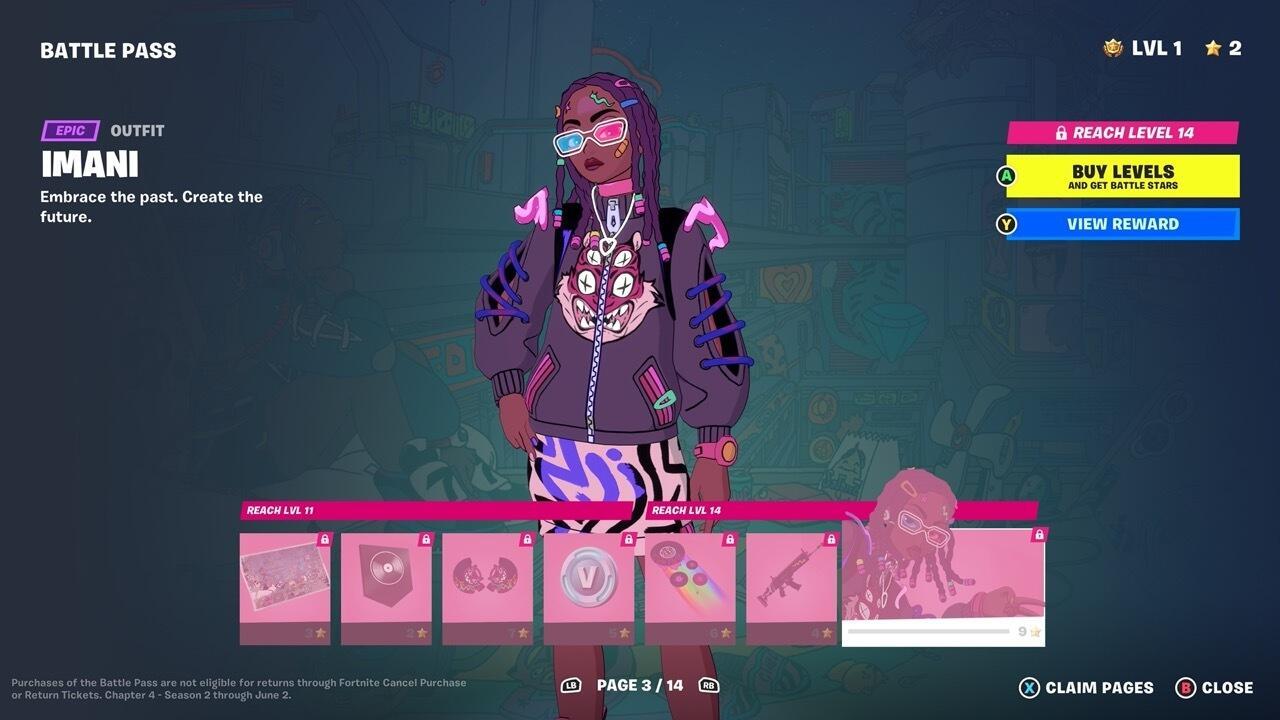Click Claim Pages
Viewport: 1280px width, 720px height.
point(1083,688)
